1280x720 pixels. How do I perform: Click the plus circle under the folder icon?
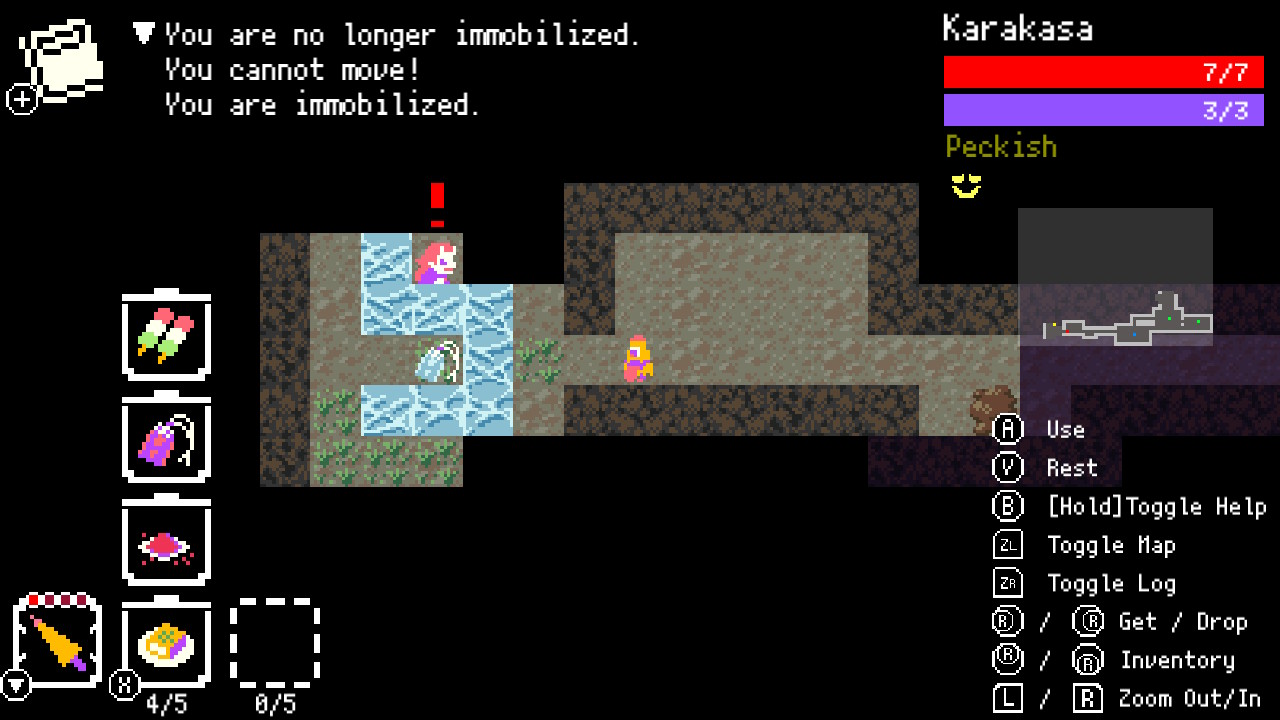point(20,100)
